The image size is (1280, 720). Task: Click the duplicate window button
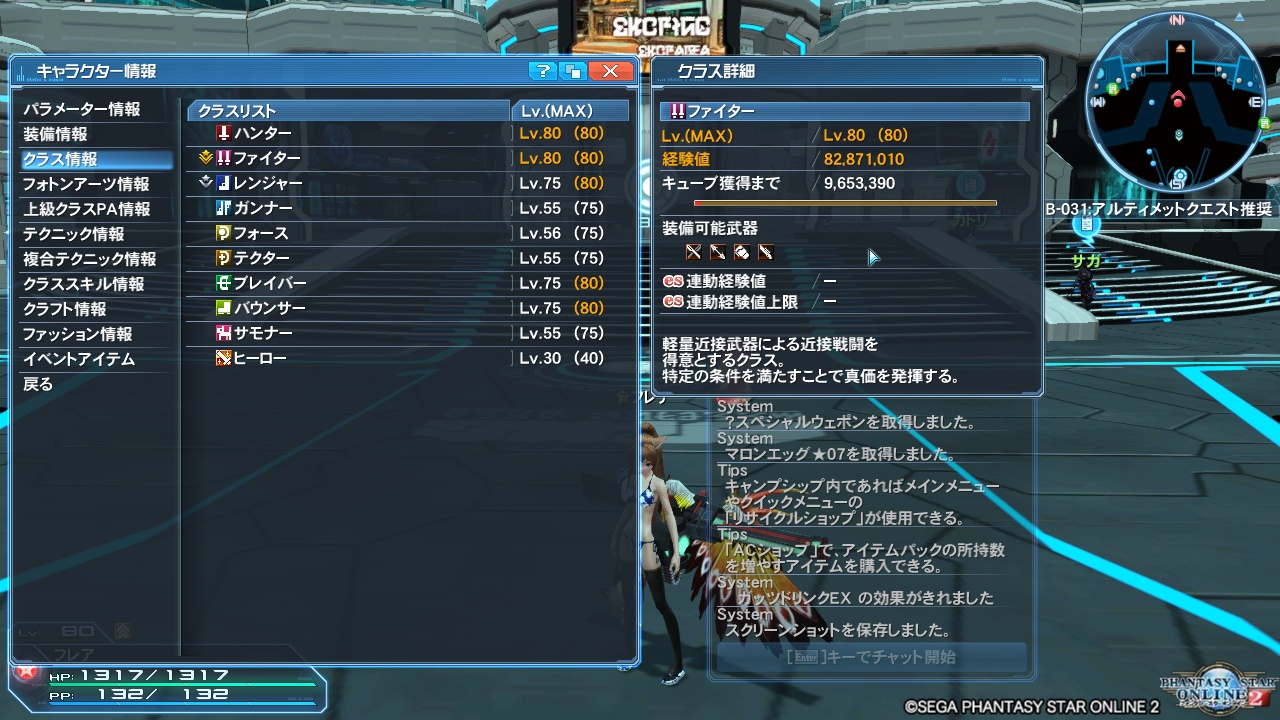(570, 71)
